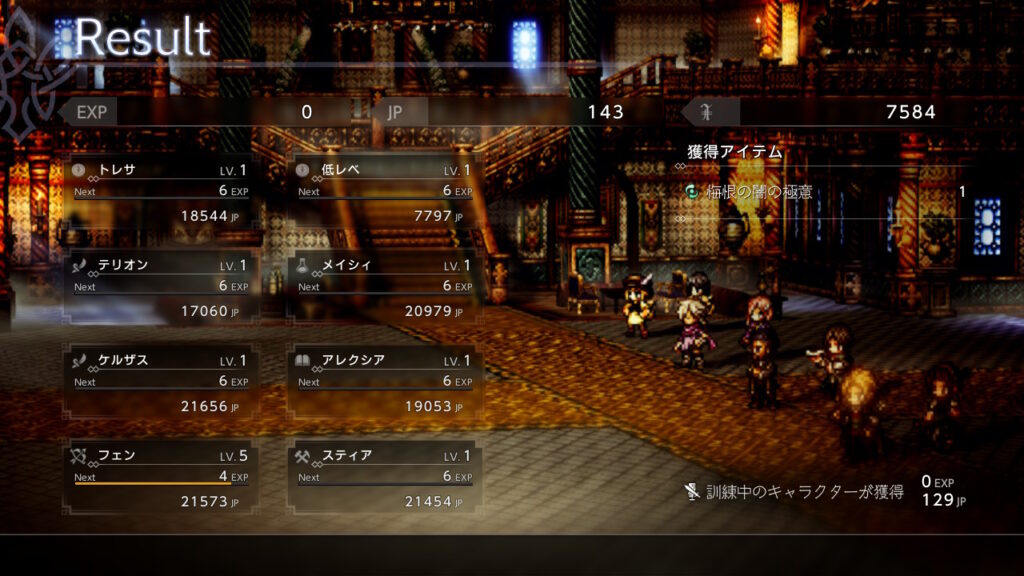Click スティア's result panel
Viewport: 1024px width, 576px height.
[x=384, y=478]
